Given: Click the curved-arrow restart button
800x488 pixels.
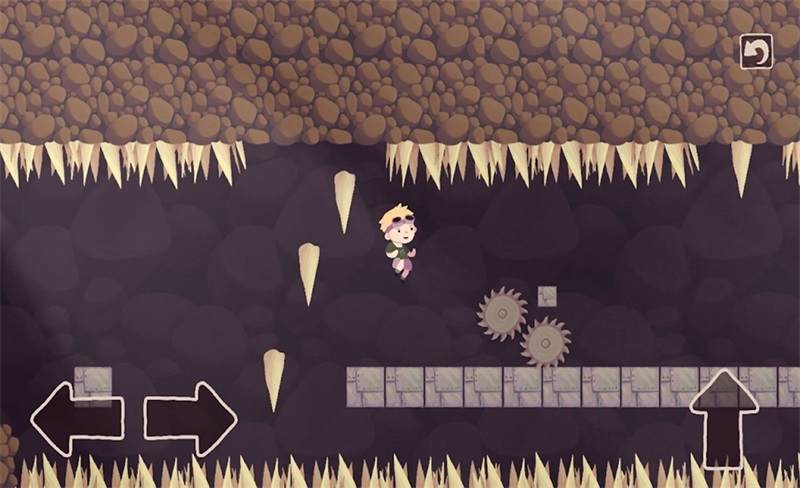Looking at the screenshot, I should coord(756,52).
